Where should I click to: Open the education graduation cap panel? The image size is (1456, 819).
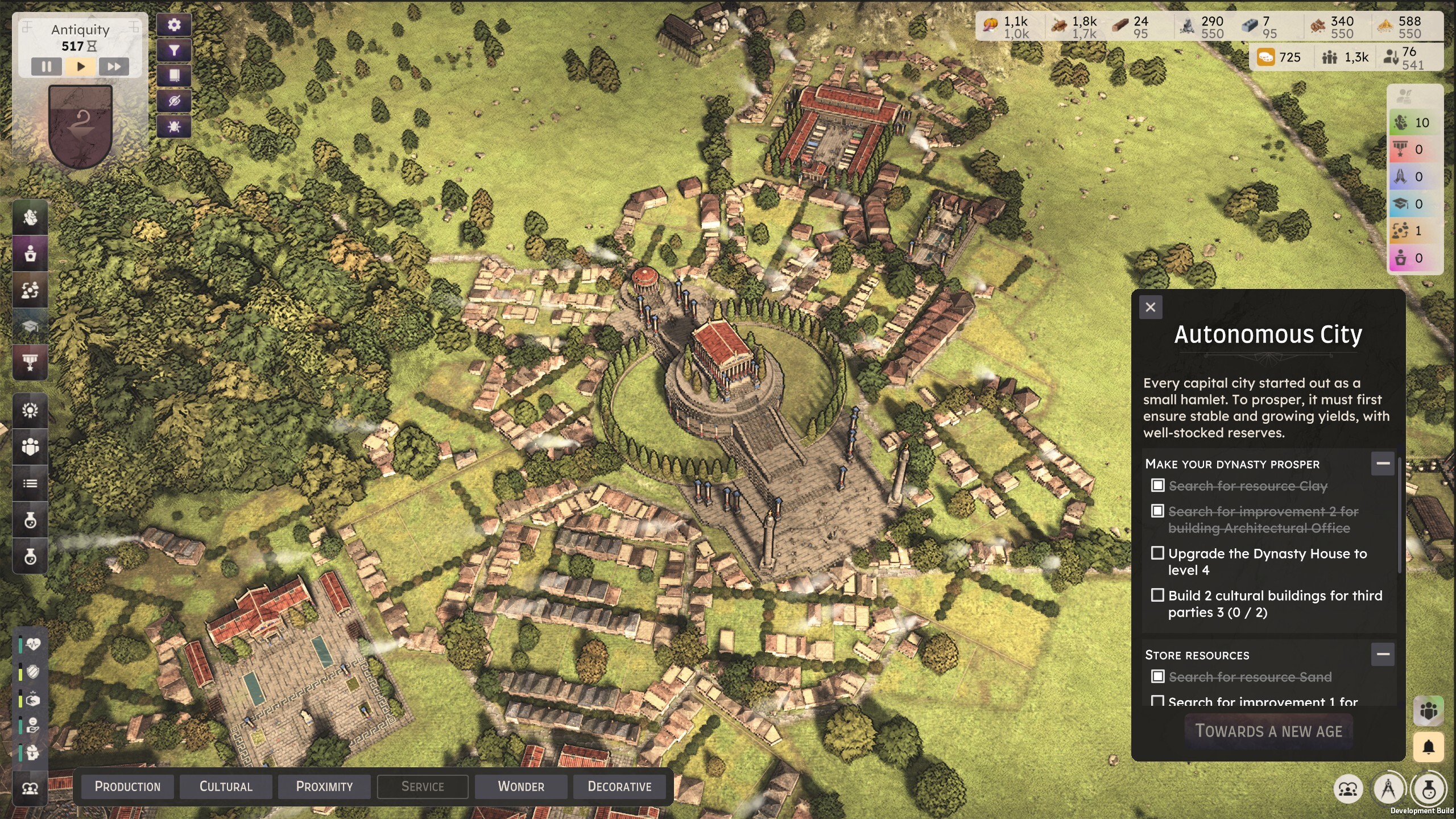click(30, 326)
